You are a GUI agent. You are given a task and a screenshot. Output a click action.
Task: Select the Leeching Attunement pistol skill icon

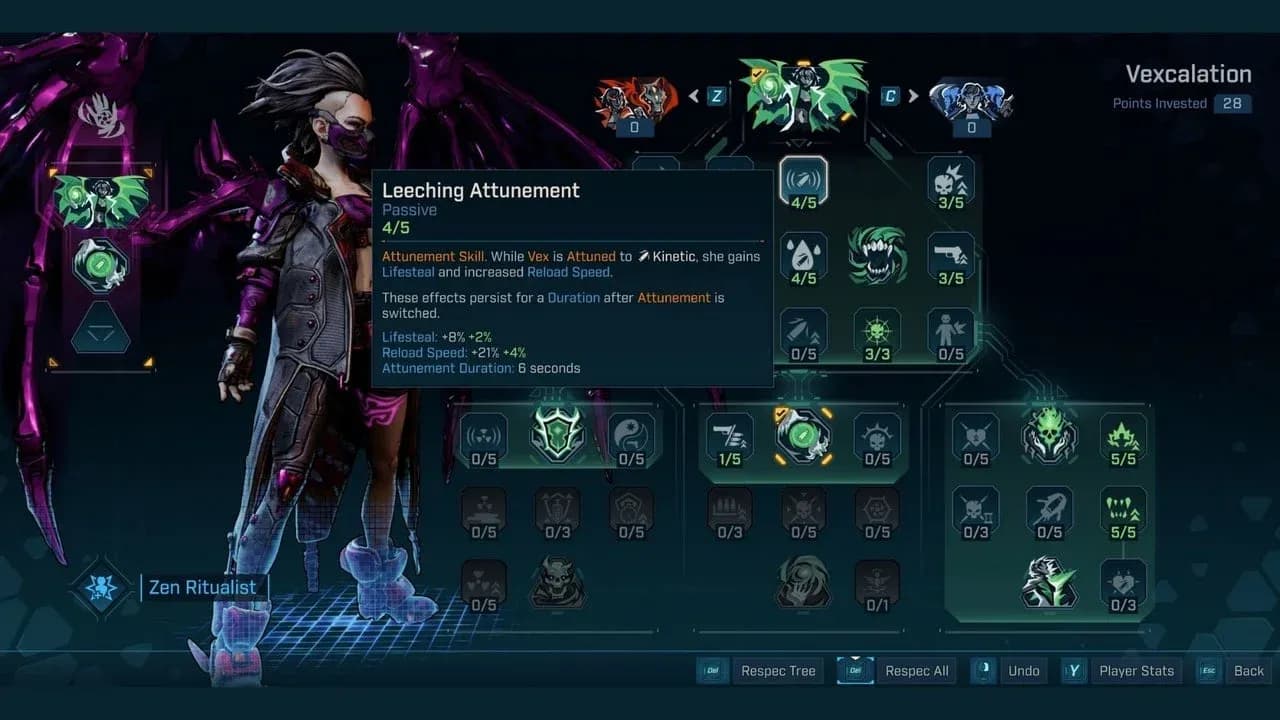(950, 250)
